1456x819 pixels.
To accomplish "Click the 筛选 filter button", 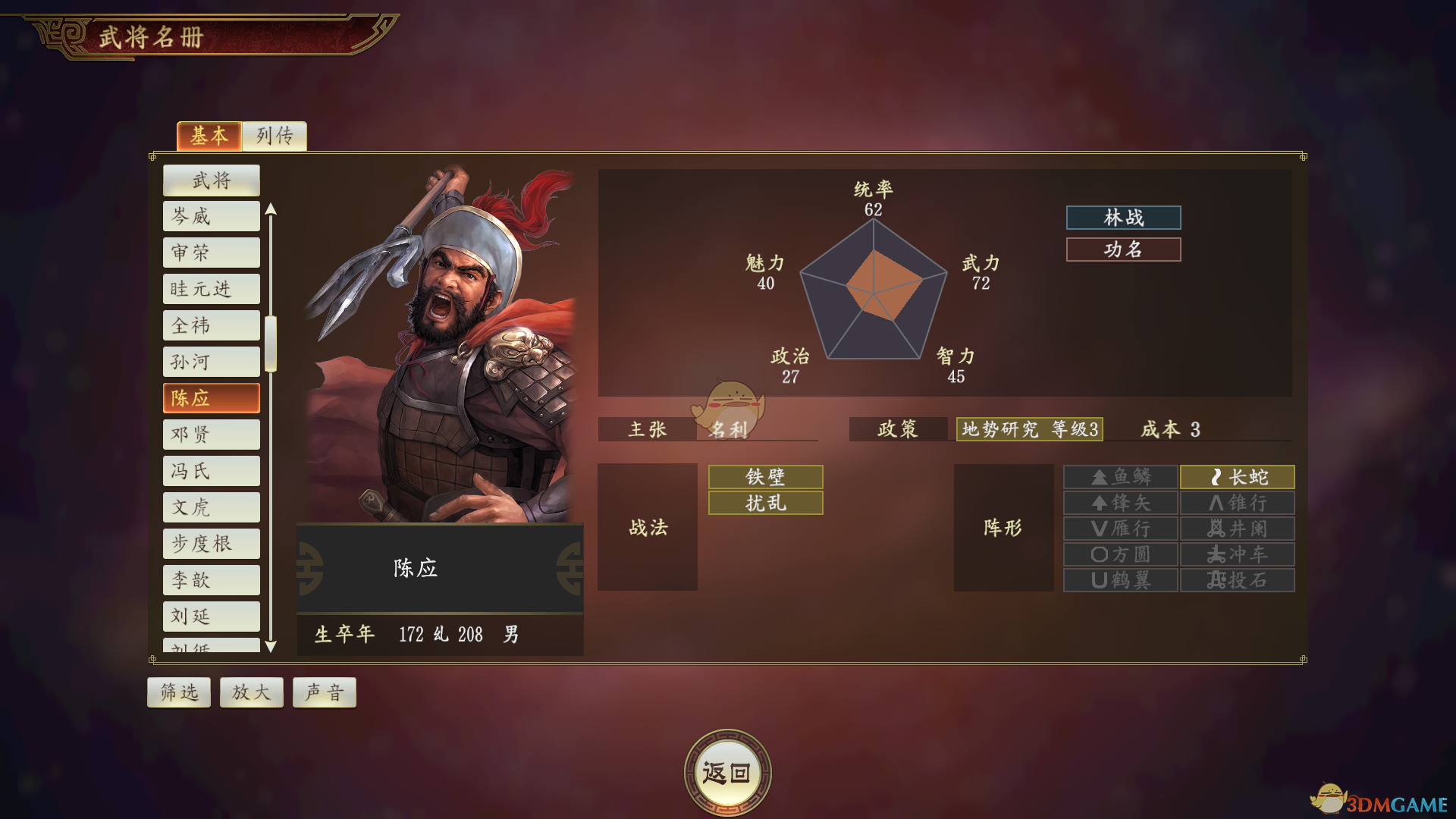I will click(x=178, y=691).
